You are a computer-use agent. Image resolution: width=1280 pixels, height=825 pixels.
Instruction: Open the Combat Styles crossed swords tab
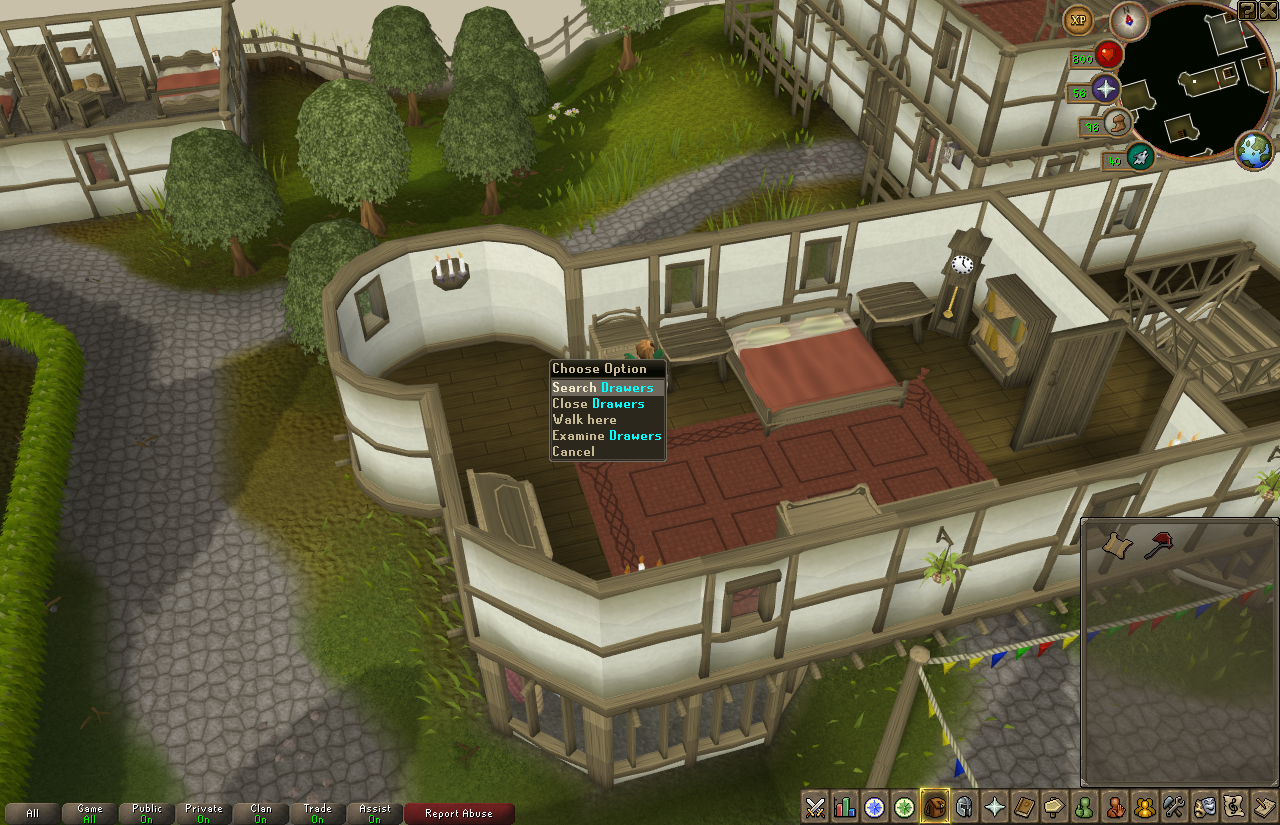815,807
